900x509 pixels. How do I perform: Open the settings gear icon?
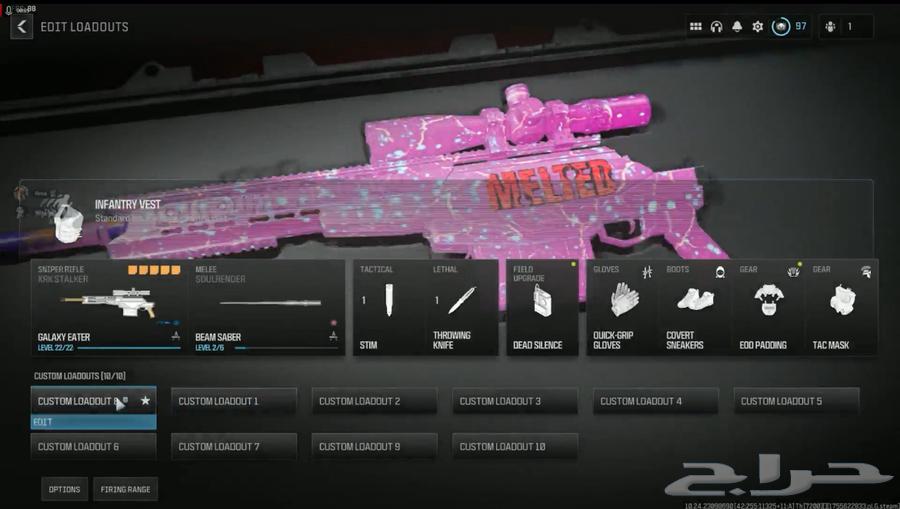pyautogui.click(x=757, y=27)
